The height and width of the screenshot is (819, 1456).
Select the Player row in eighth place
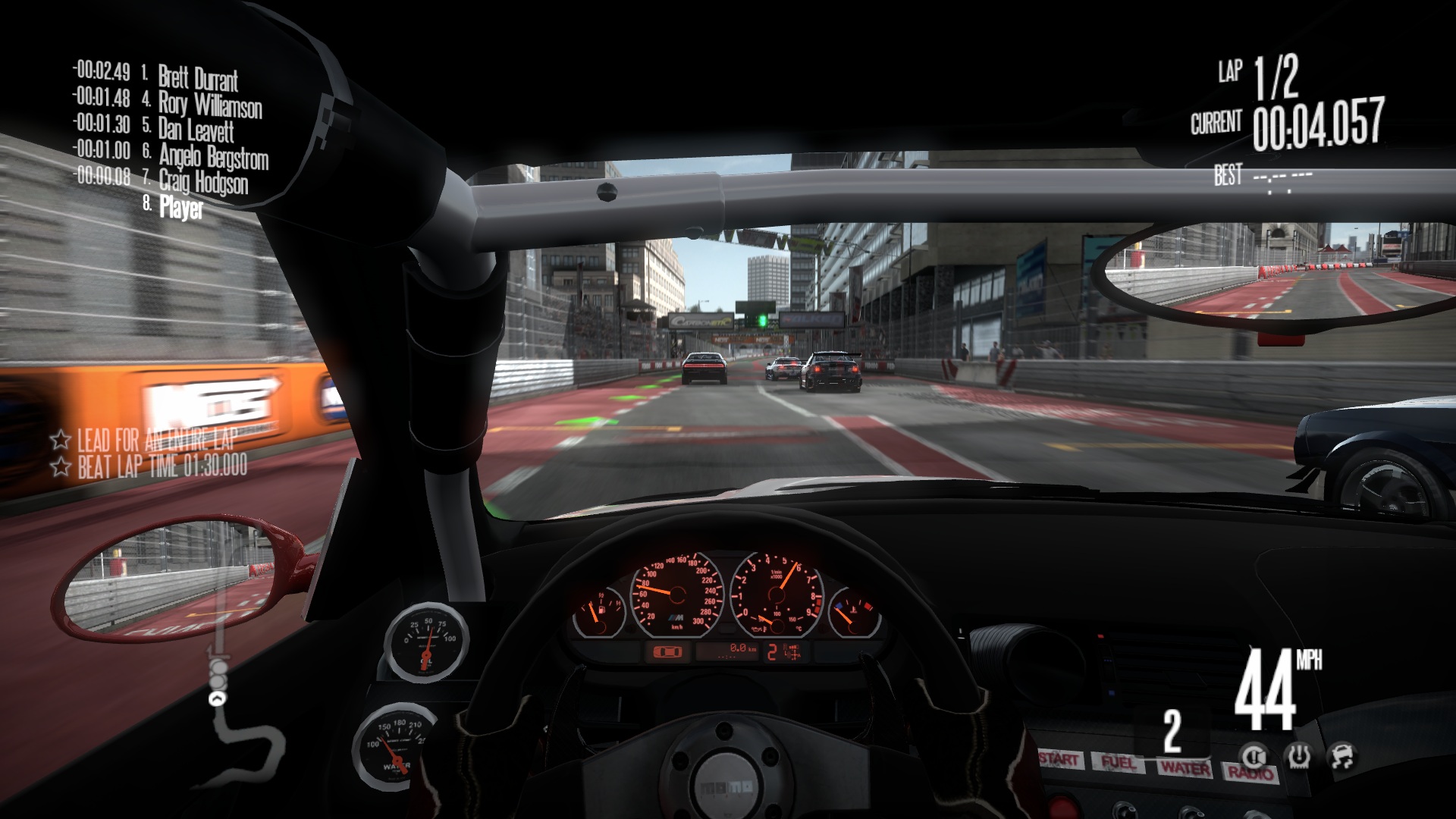point(181,207)
